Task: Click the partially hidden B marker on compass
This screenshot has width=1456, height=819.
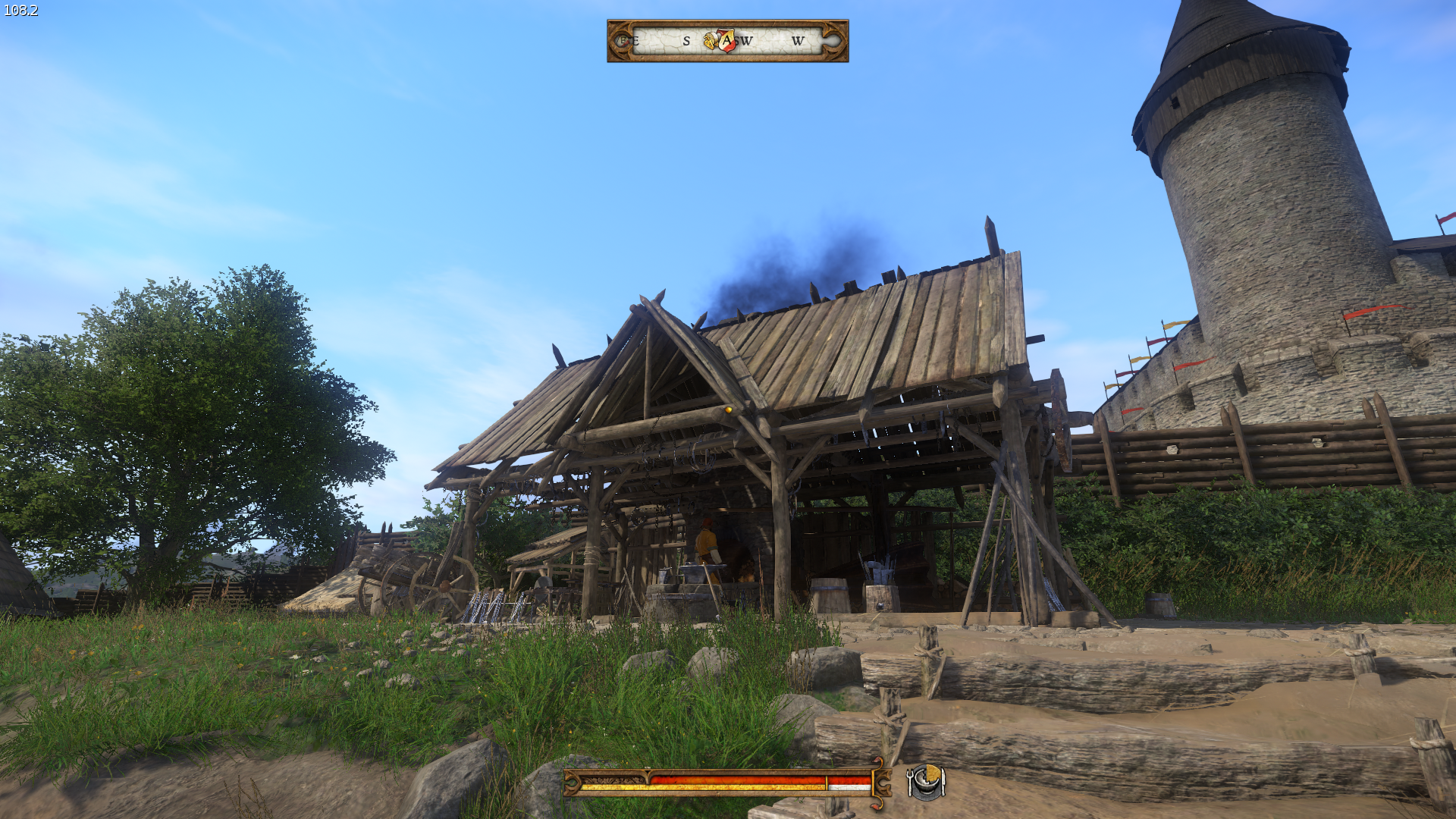Action: point(623,41)
